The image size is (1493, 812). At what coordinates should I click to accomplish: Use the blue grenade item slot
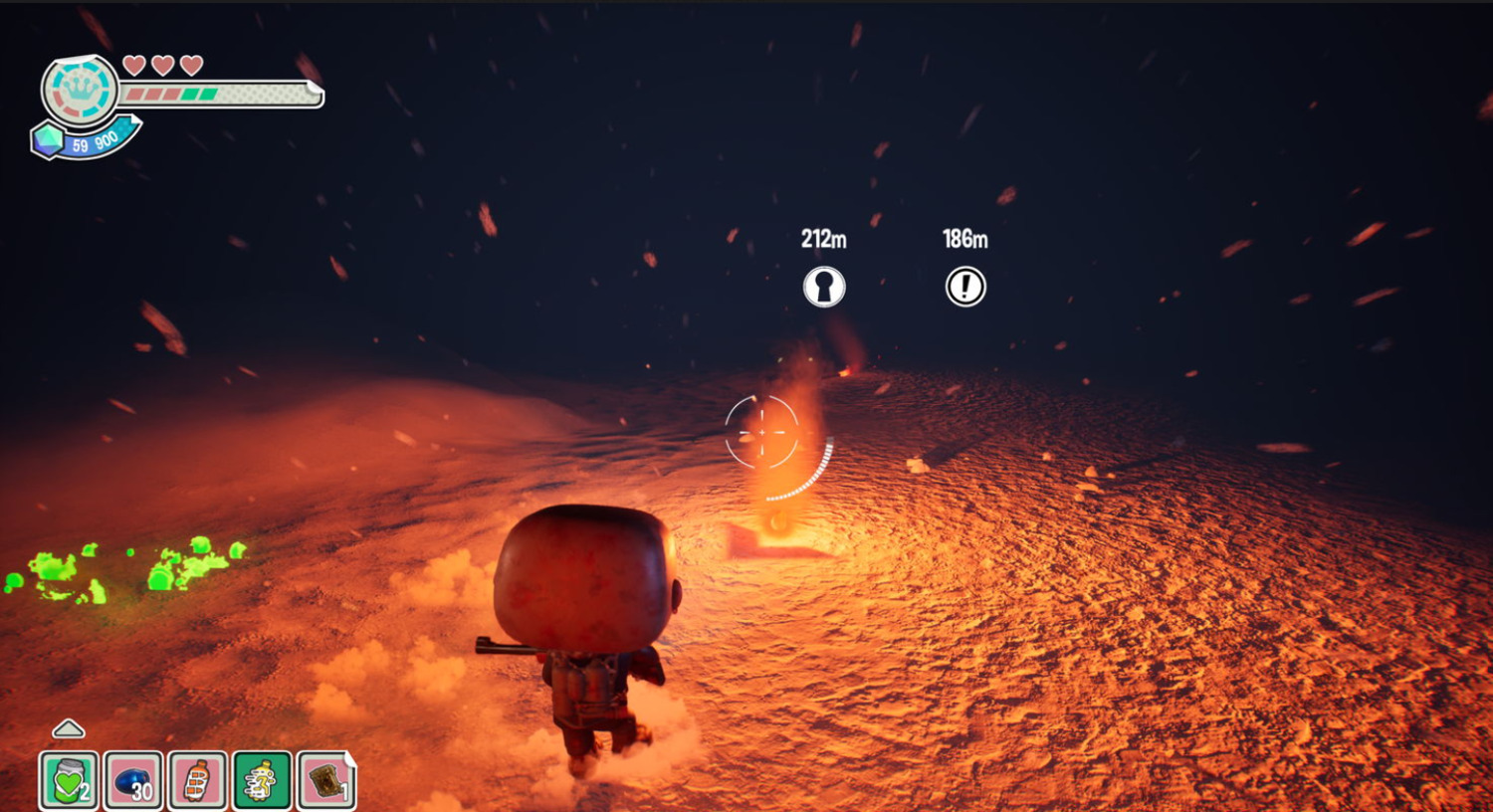133,780
